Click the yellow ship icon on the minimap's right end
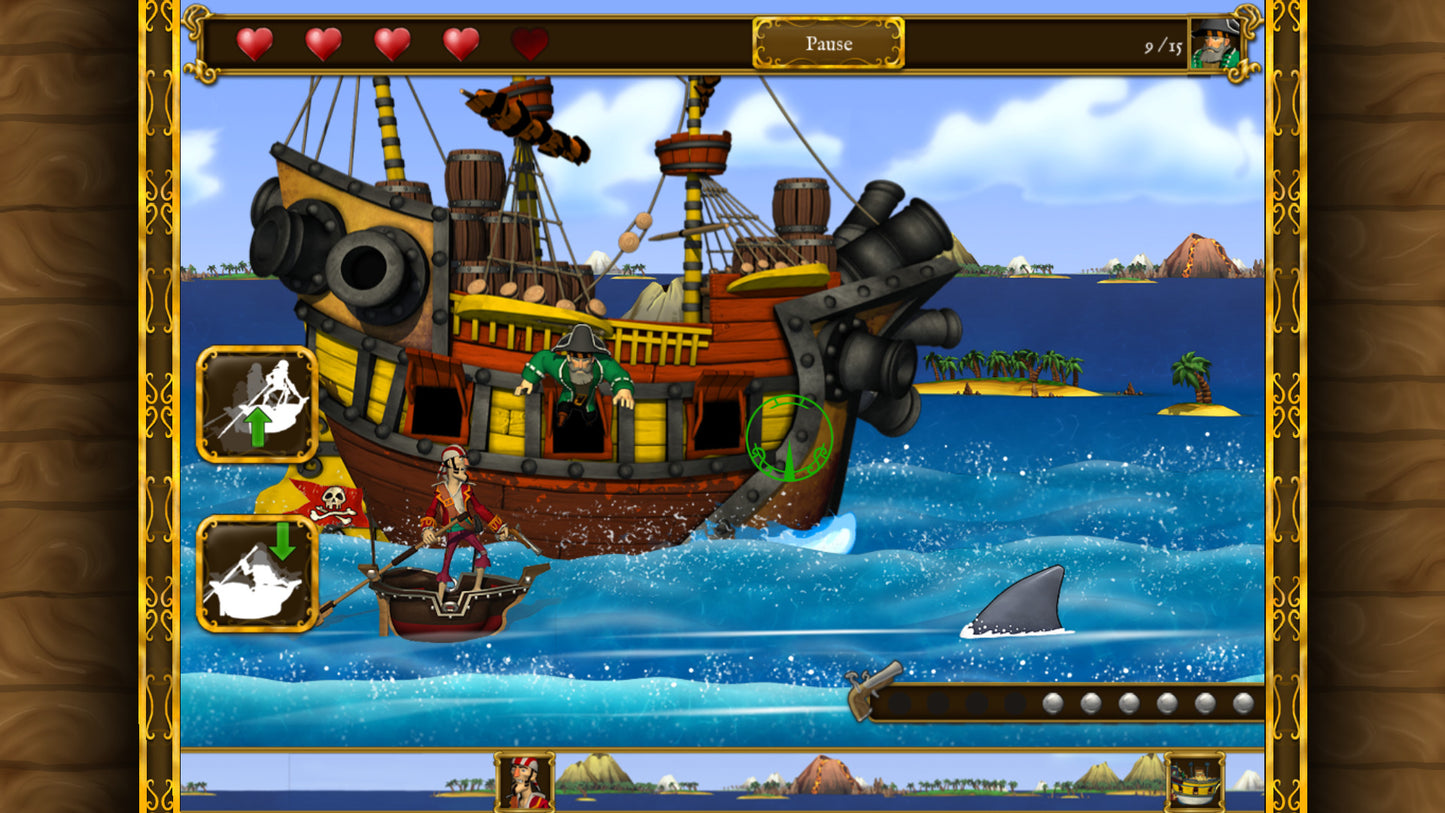Viewport: 1445px width, 813px height. 1191,779
